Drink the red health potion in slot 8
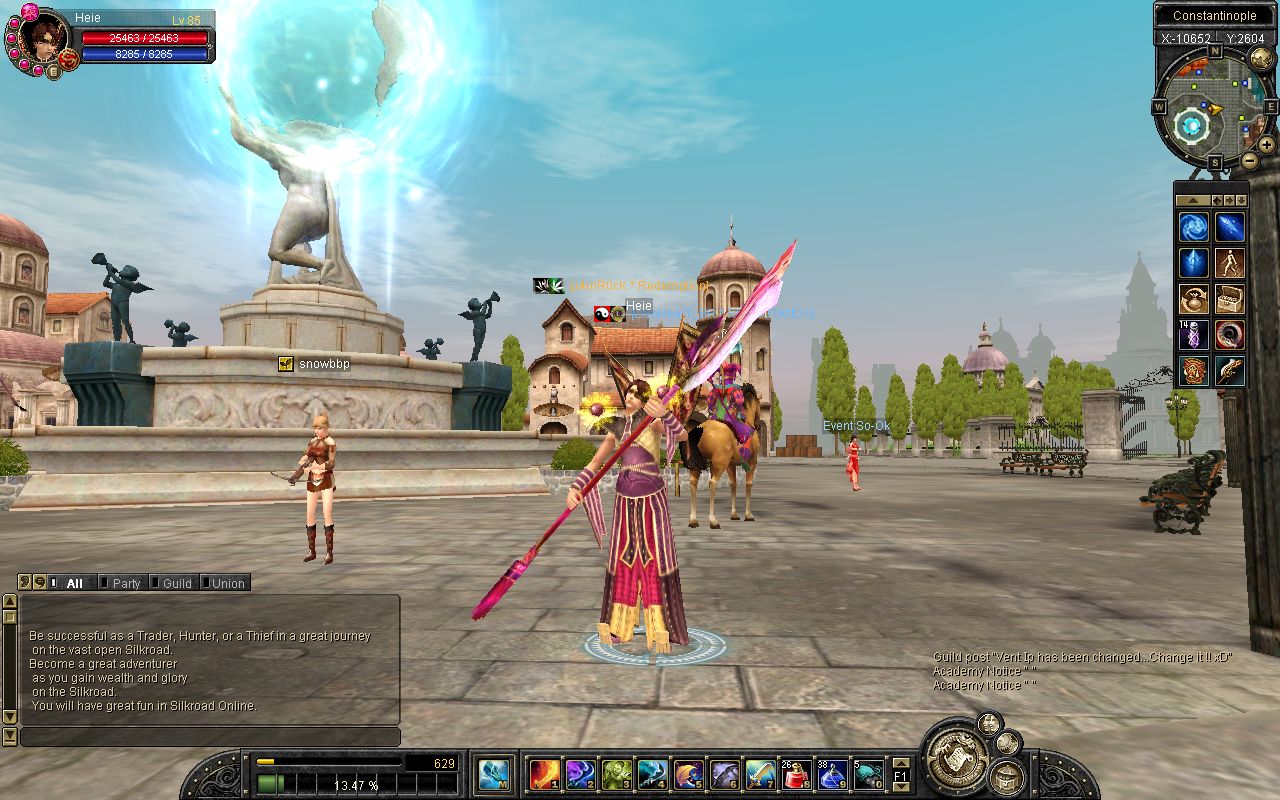Screen dimensions: 1280x800 [796, 774]
